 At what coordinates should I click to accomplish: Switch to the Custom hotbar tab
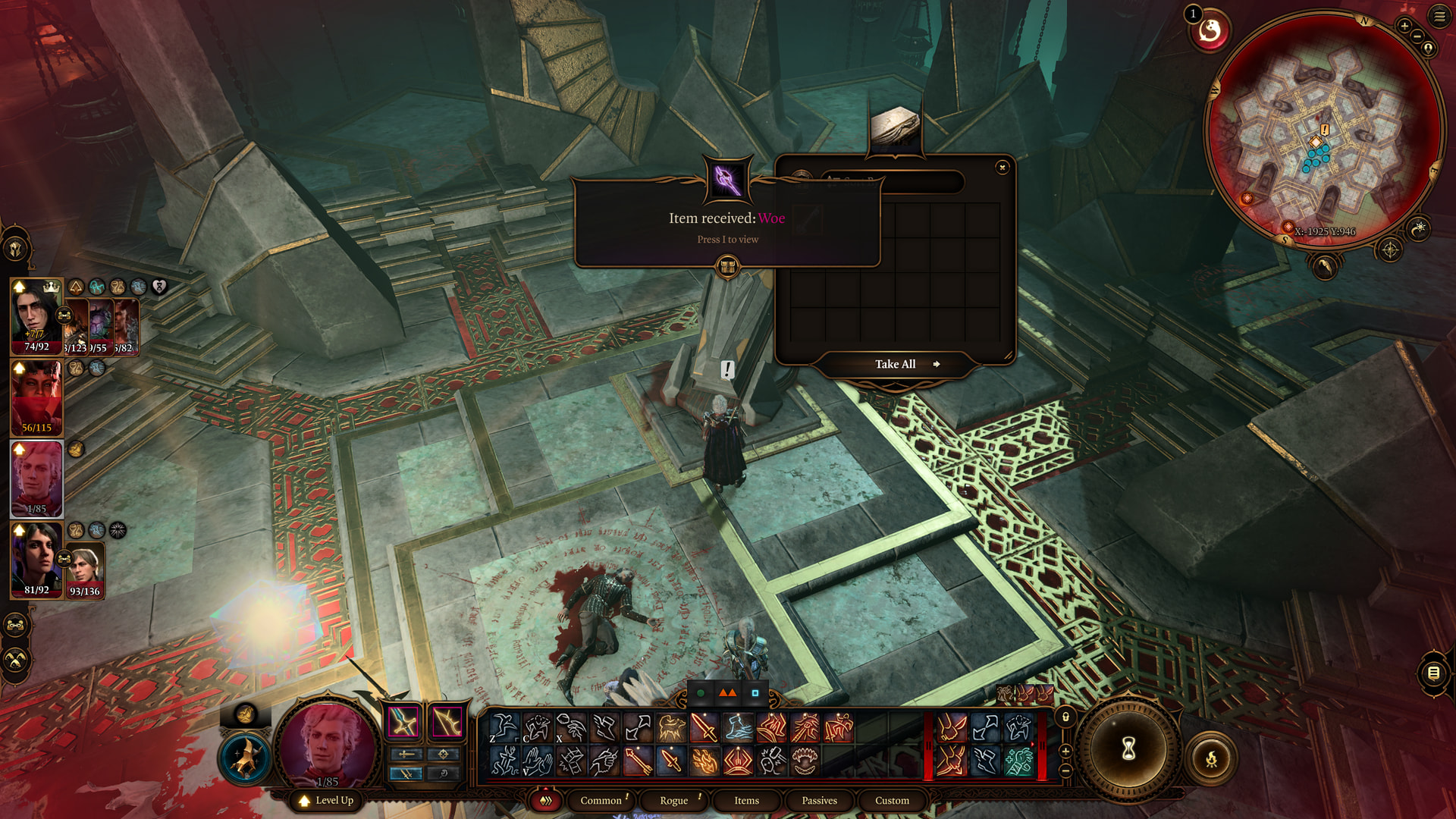tap(892, 801)
